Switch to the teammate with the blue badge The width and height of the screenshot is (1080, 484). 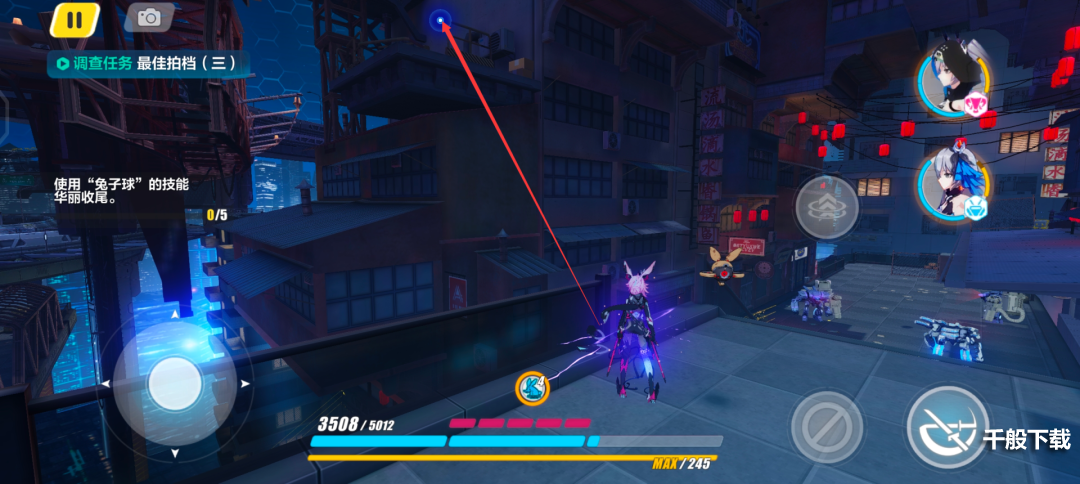(953, 188)
